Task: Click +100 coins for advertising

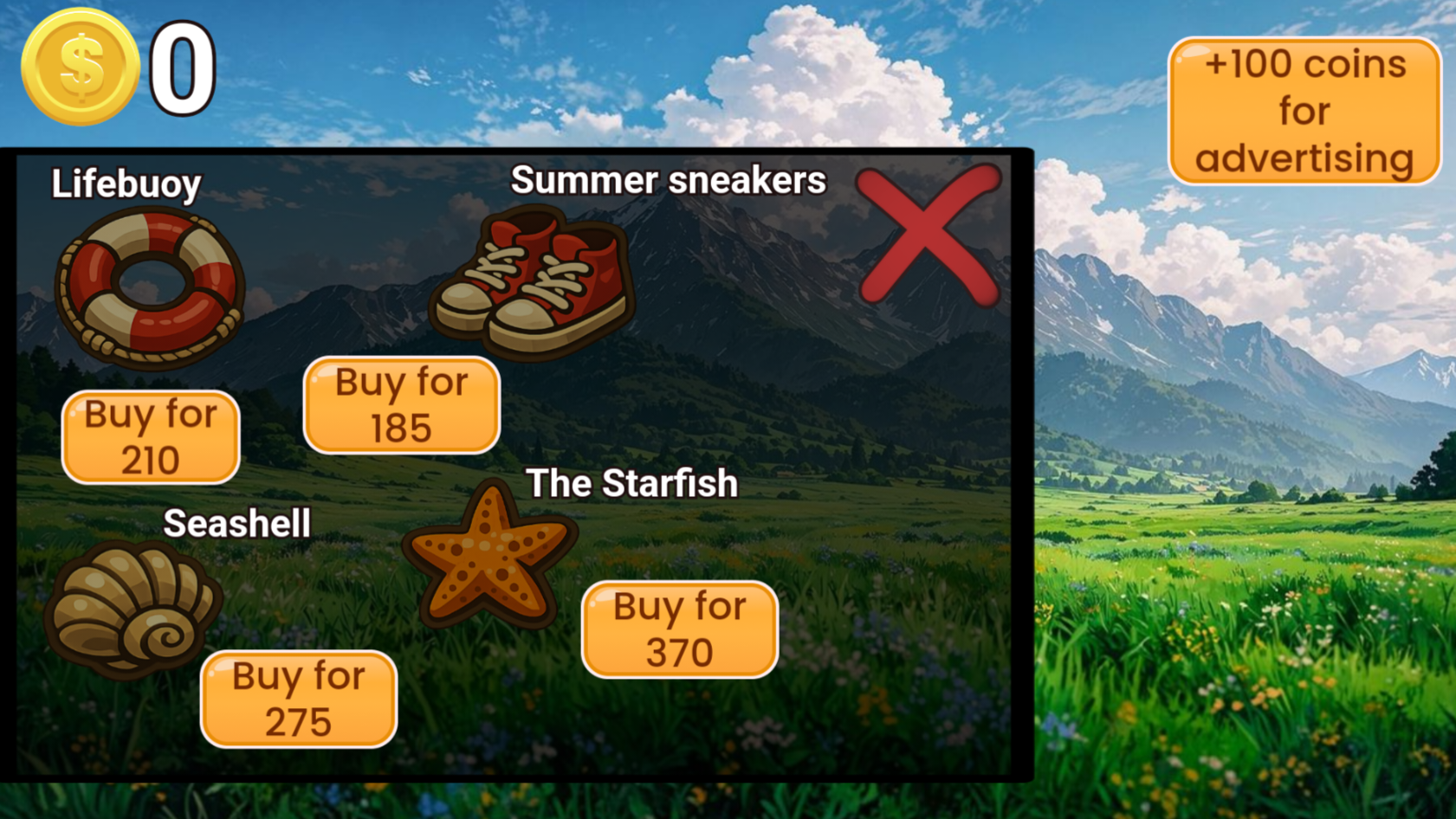Action: click(x=1304, y=111)
